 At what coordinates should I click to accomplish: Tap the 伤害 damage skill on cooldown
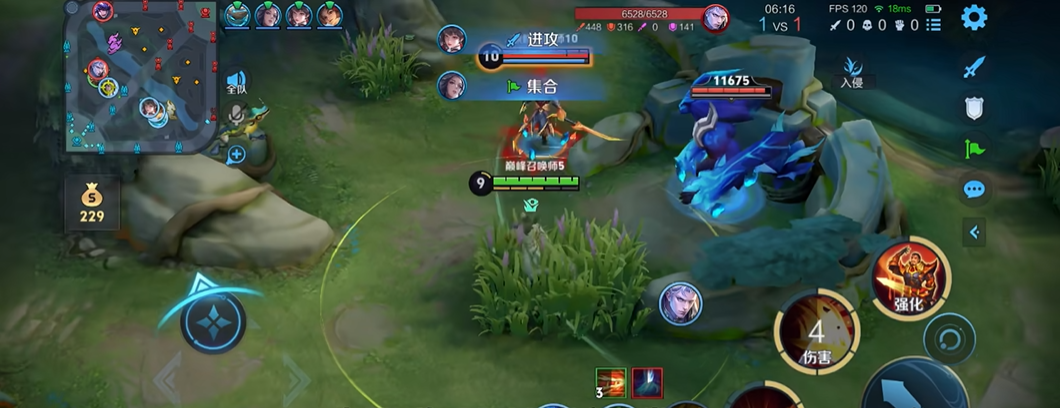pos(816,331)
